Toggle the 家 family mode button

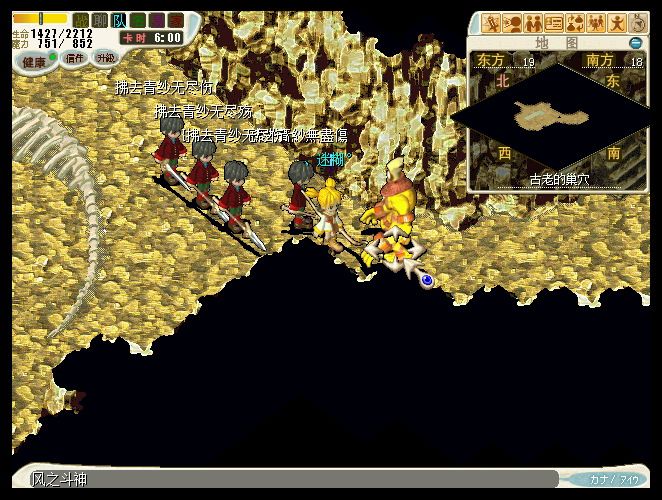[176, 20]
